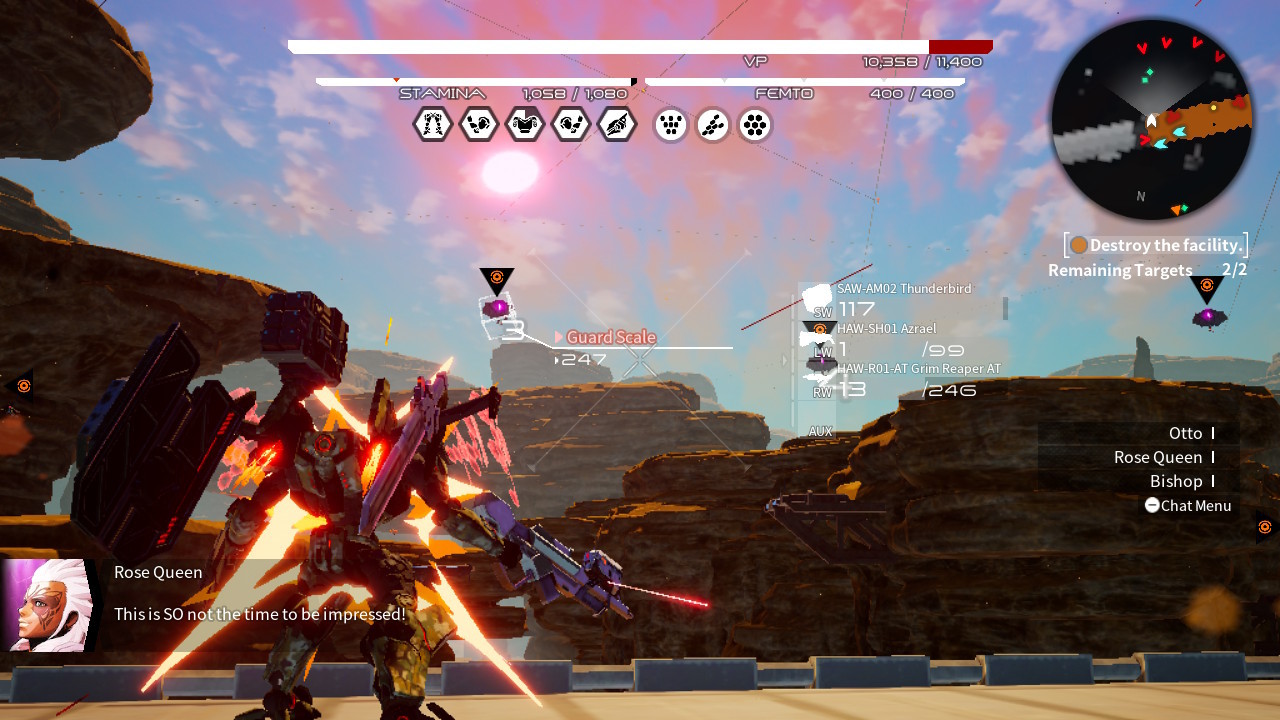The height and width of the screenshot is (720, 1280).
Task: Click Rose Queen's dialogue portrait
Action: click(46, 605)
